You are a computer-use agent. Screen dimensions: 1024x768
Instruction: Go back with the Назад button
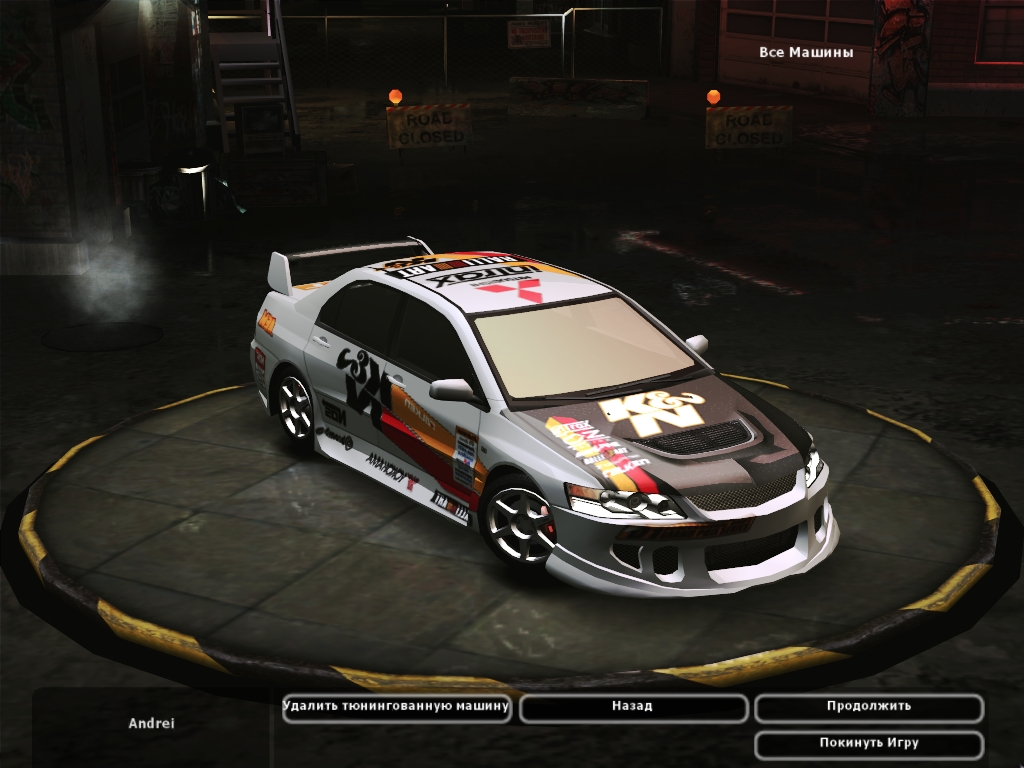click(x=633, y=707)
